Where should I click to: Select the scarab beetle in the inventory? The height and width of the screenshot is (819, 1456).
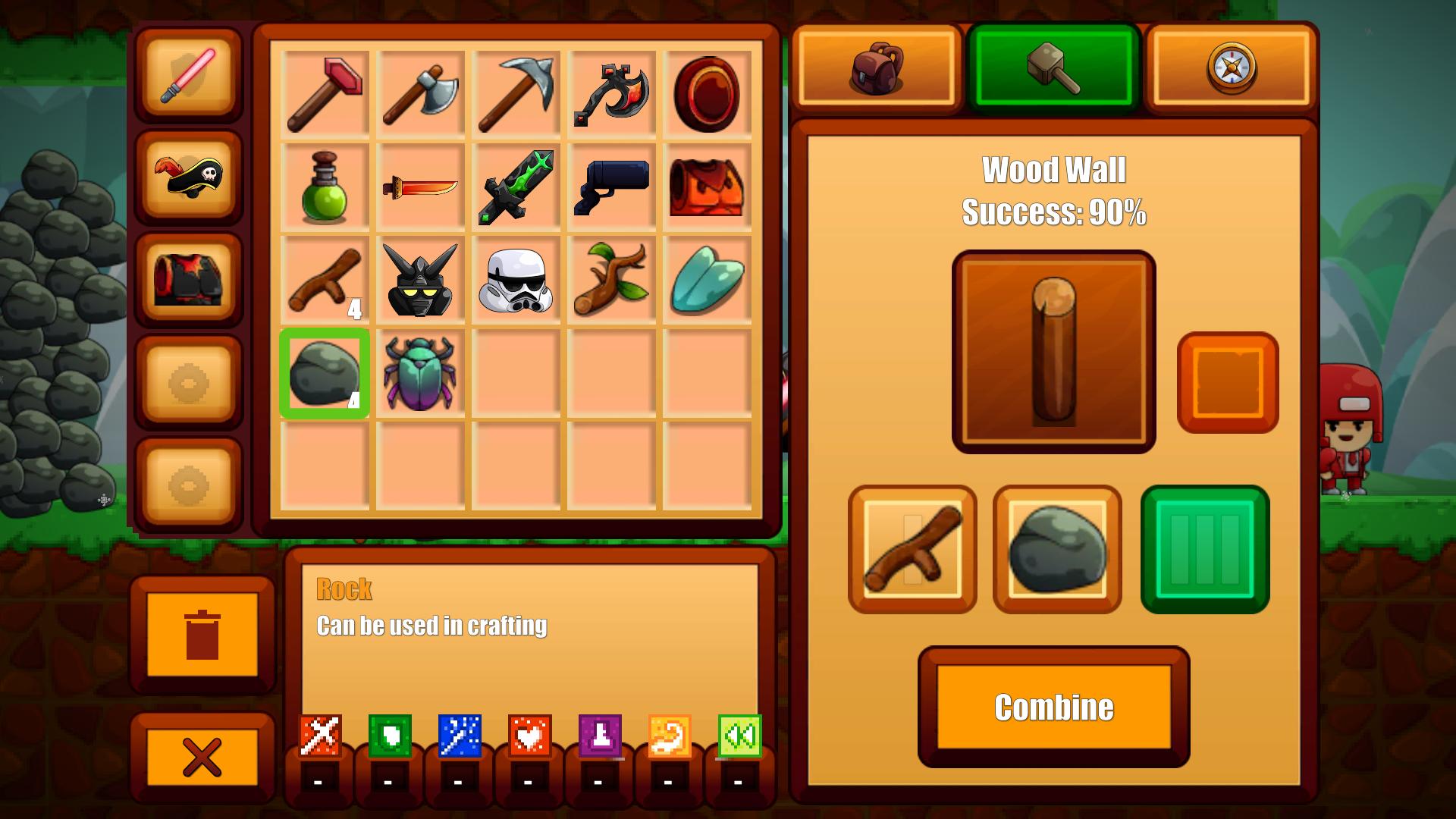tap(420, 372)
